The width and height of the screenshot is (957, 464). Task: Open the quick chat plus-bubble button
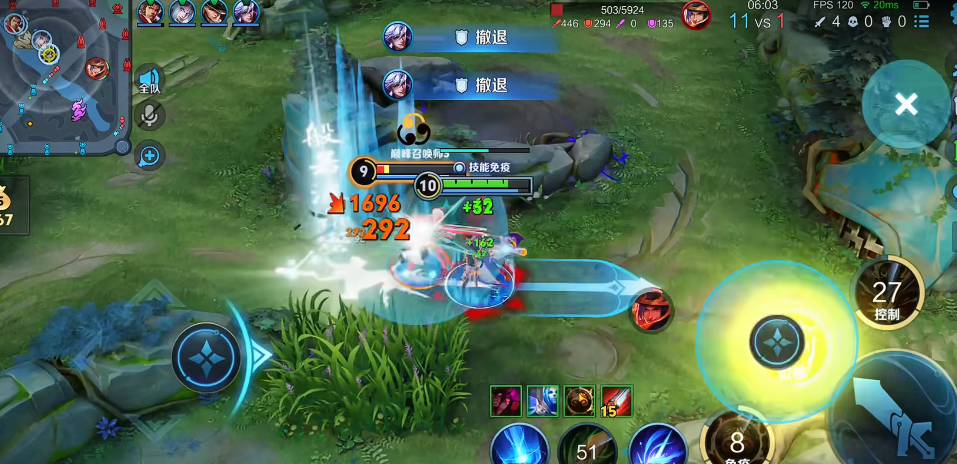[150, 155]
